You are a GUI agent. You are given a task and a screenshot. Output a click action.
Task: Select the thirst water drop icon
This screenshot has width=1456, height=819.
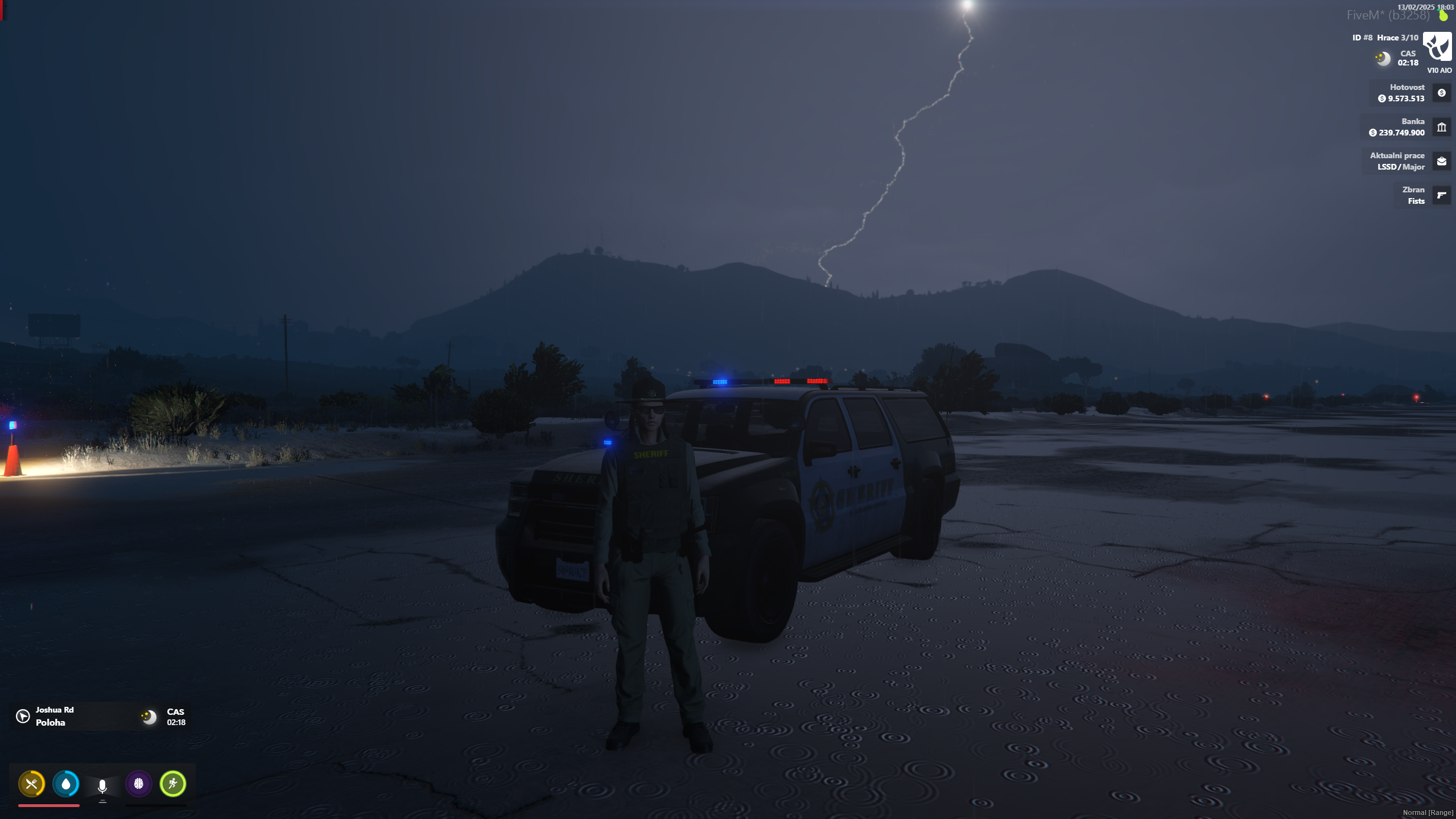(x=66, y=784)
